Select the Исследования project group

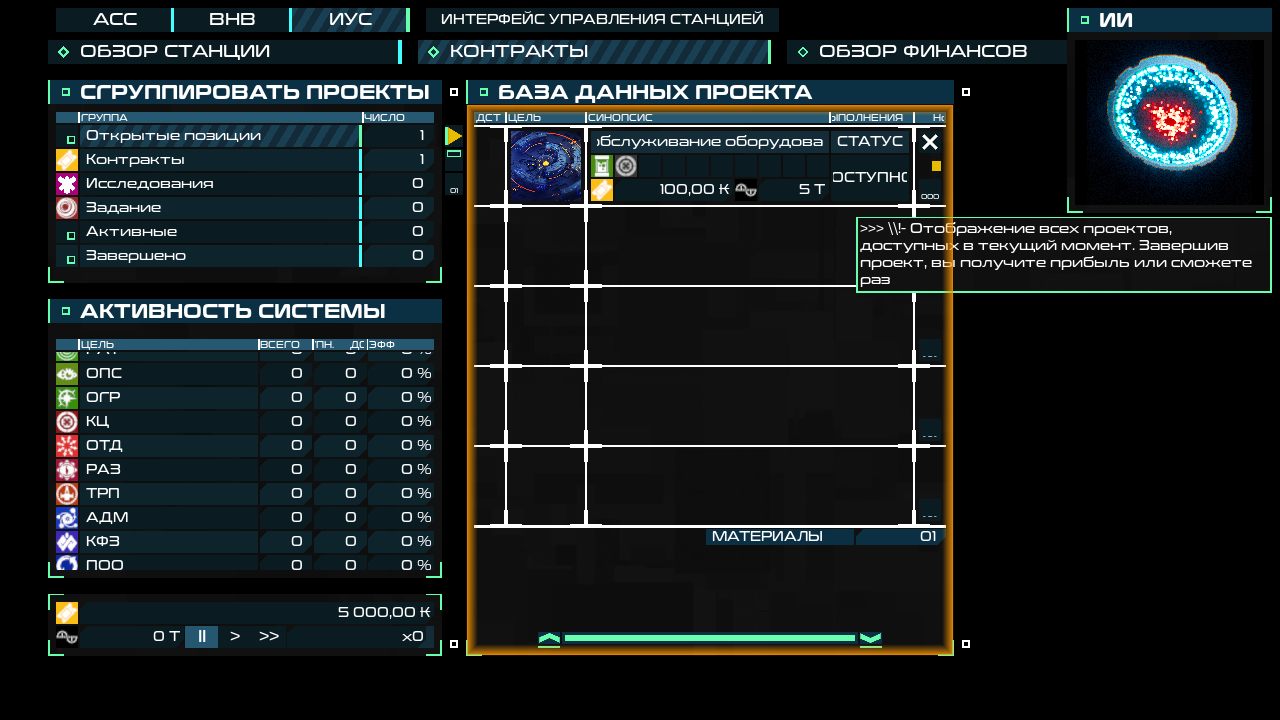220,184
